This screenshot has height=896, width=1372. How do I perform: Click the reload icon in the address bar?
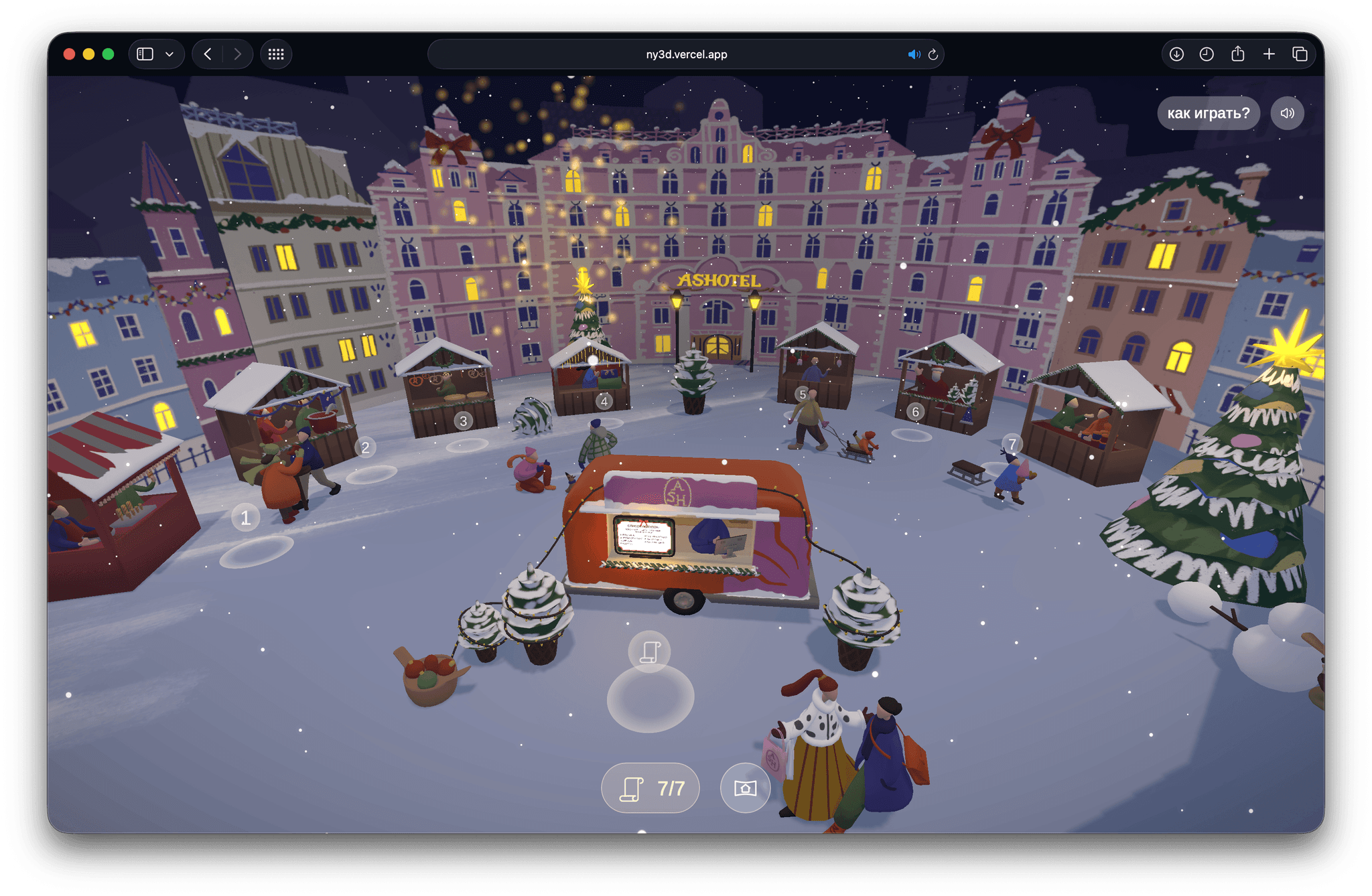933,54
